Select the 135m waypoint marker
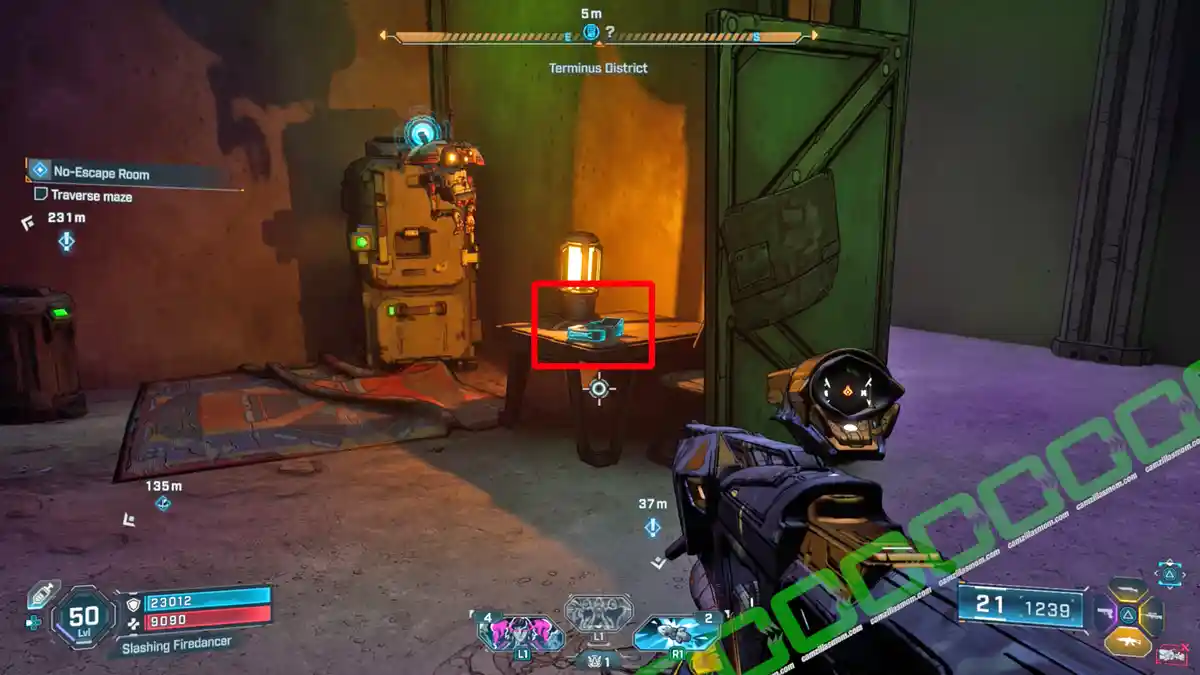 click(163, 504)
